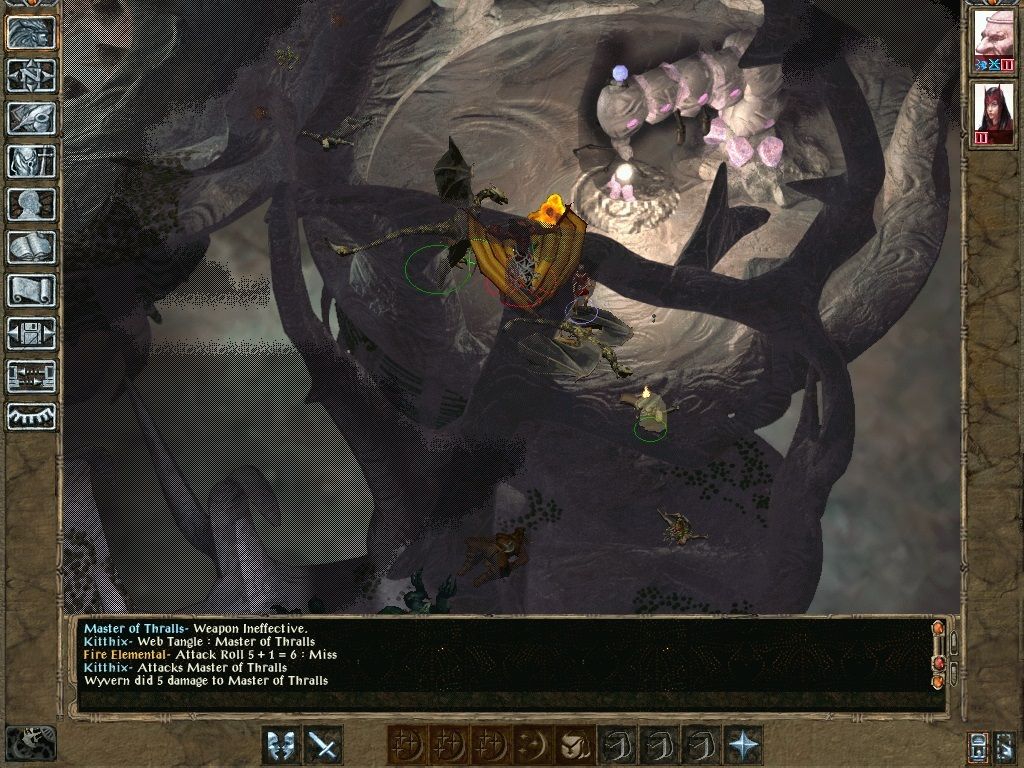Open the multiplayer party arbitration button
The width and height of the screenshot is (1024, 768).
(30, 376)
